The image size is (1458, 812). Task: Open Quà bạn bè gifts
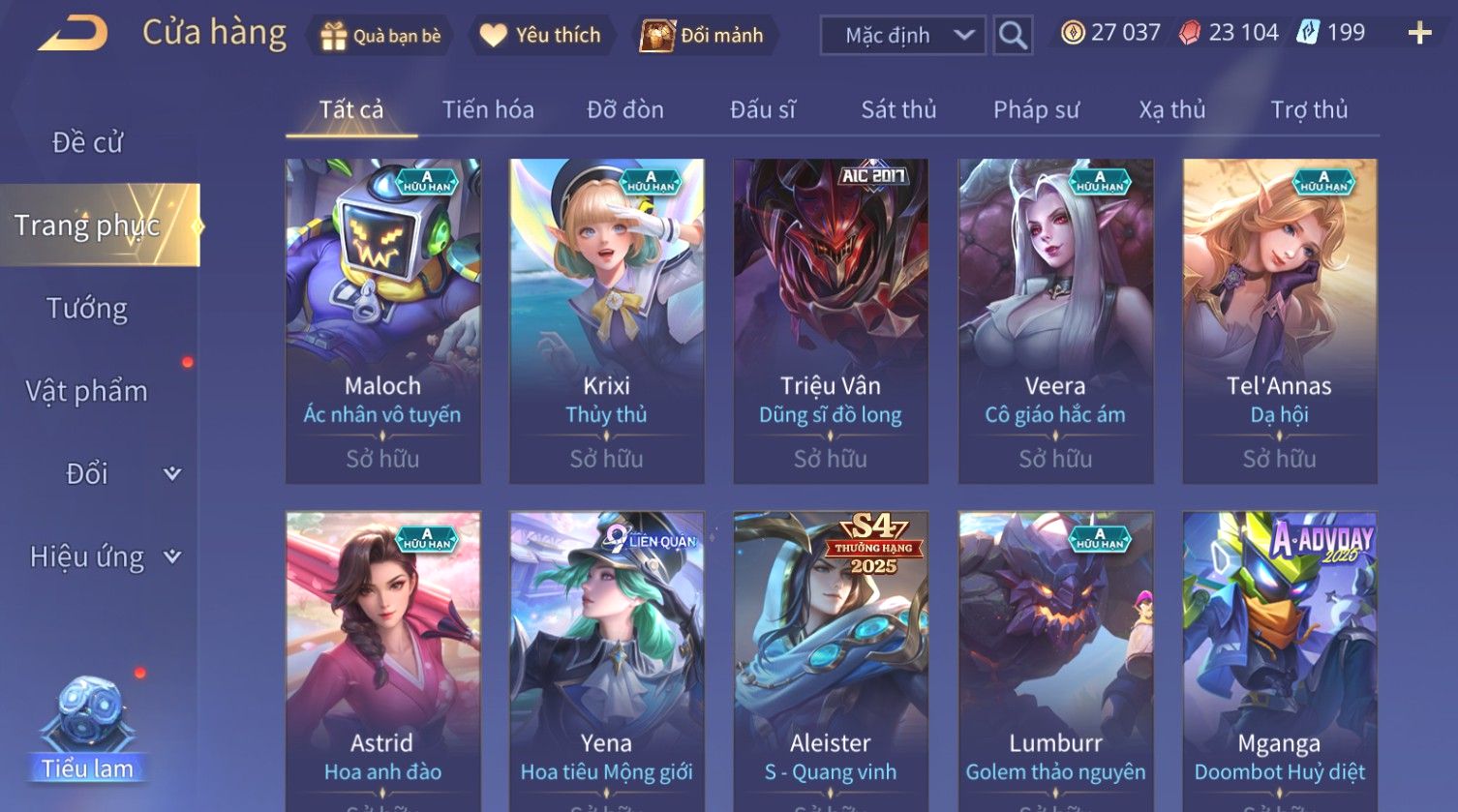[x=380, y=36]
